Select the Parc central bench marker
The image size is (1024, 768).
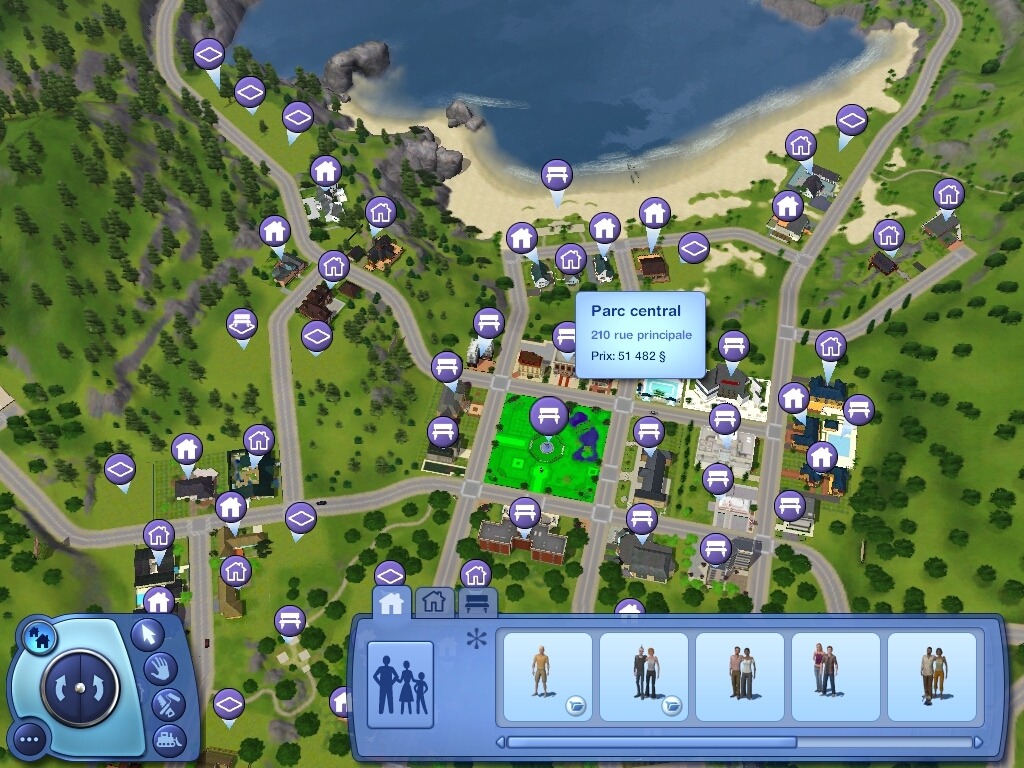[x=548, y=414]
